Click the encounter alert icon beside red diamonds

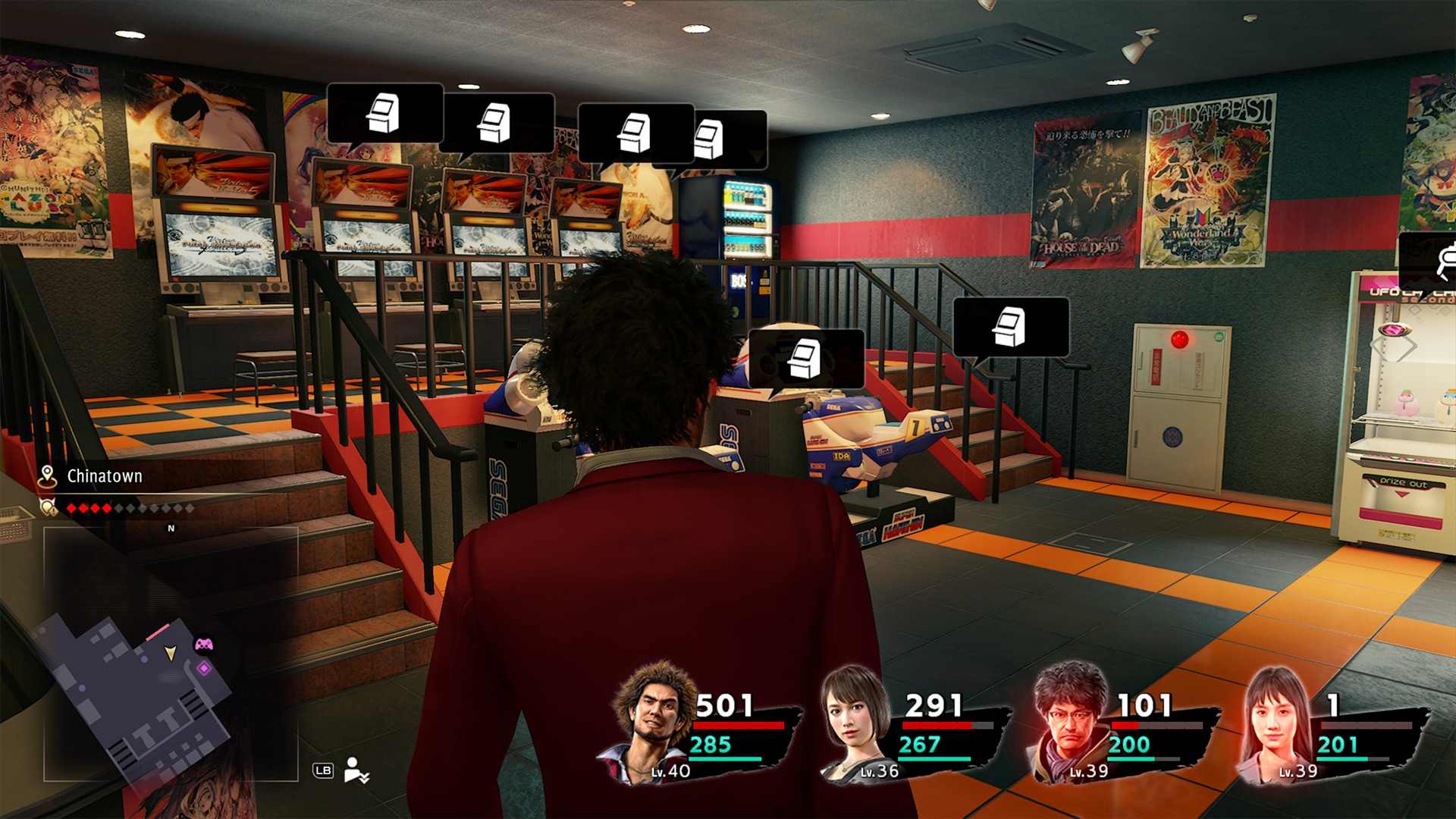click(x=49, y=507)
